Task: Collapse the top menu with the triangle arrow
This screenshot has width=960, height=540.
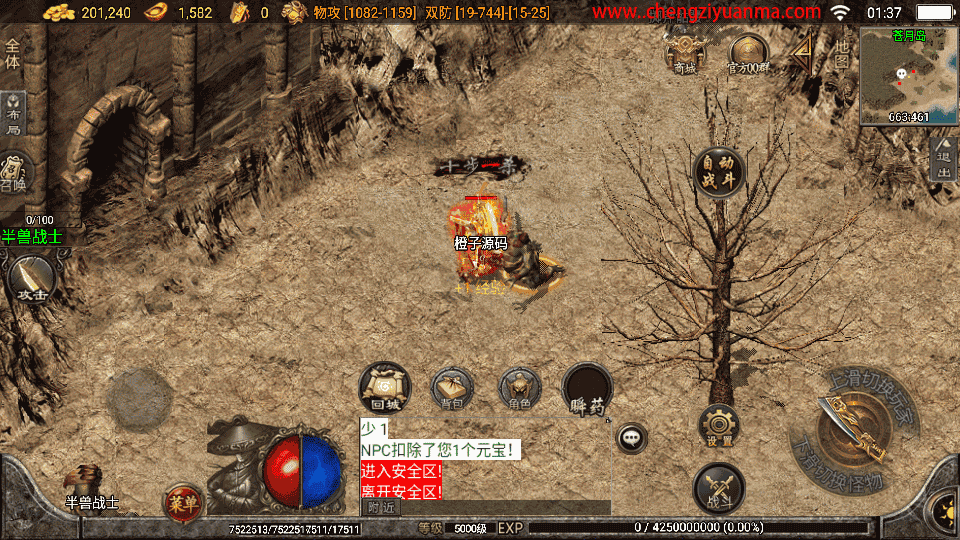Action: point(802,54)
